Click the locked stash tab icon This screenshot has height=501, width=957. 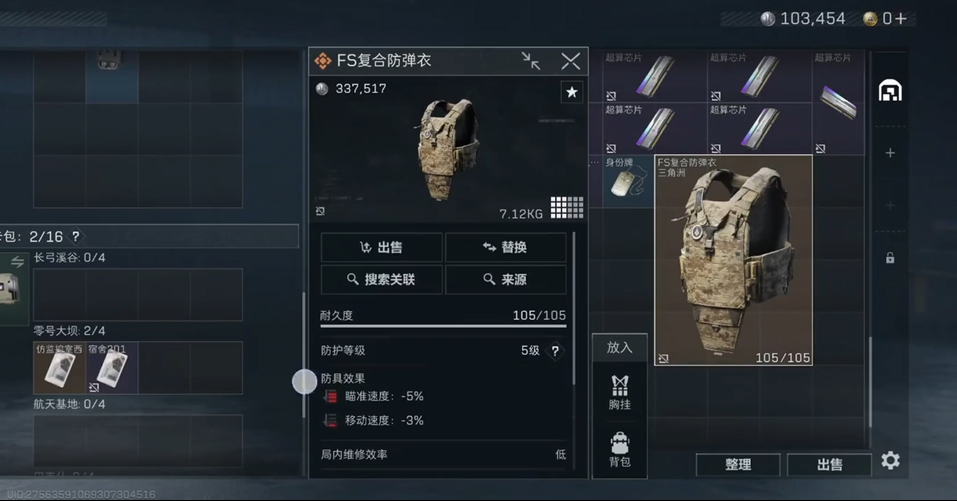tap(890, 258)
